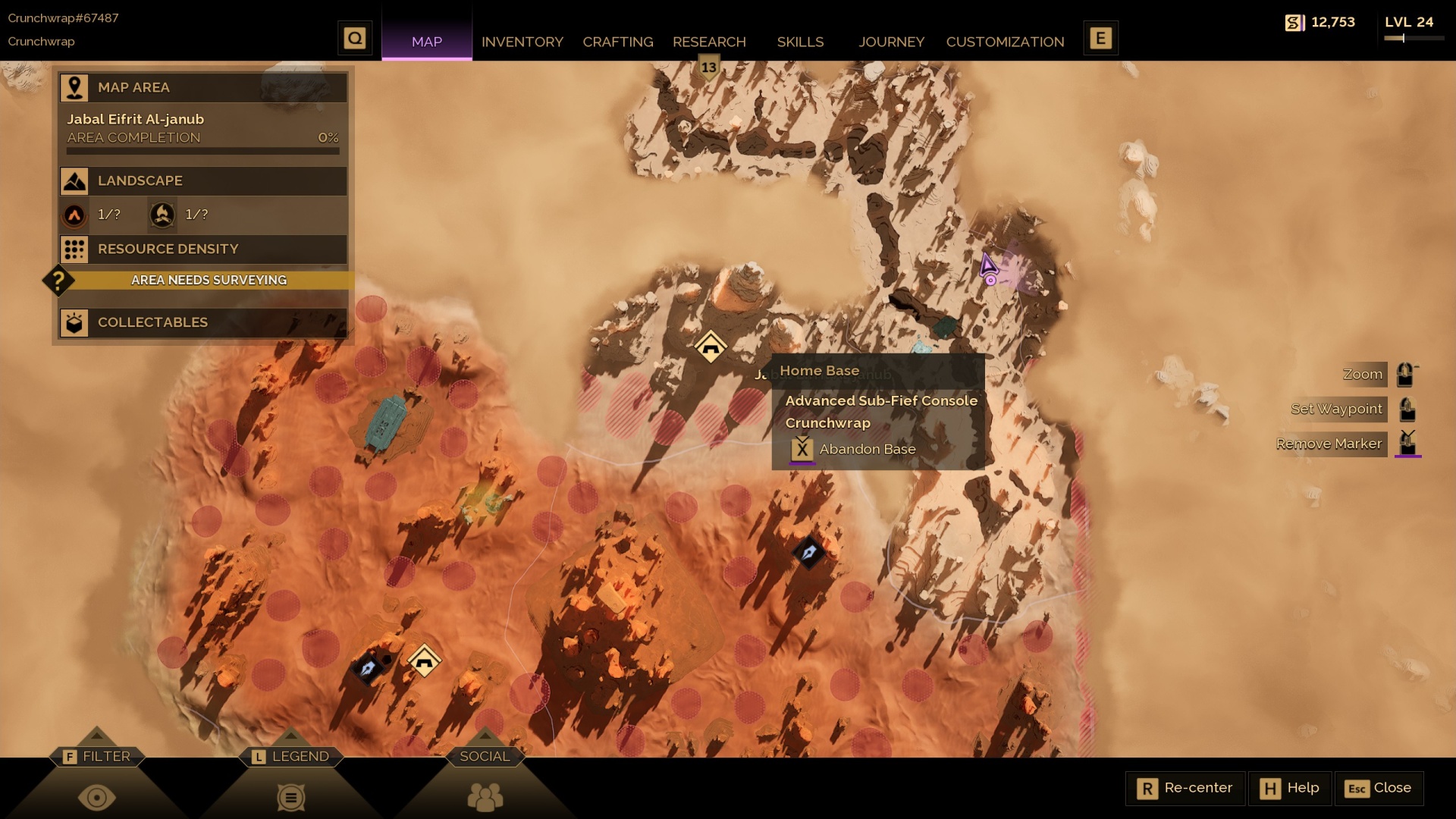Click the shield marker labeled 13

[708, 67]
